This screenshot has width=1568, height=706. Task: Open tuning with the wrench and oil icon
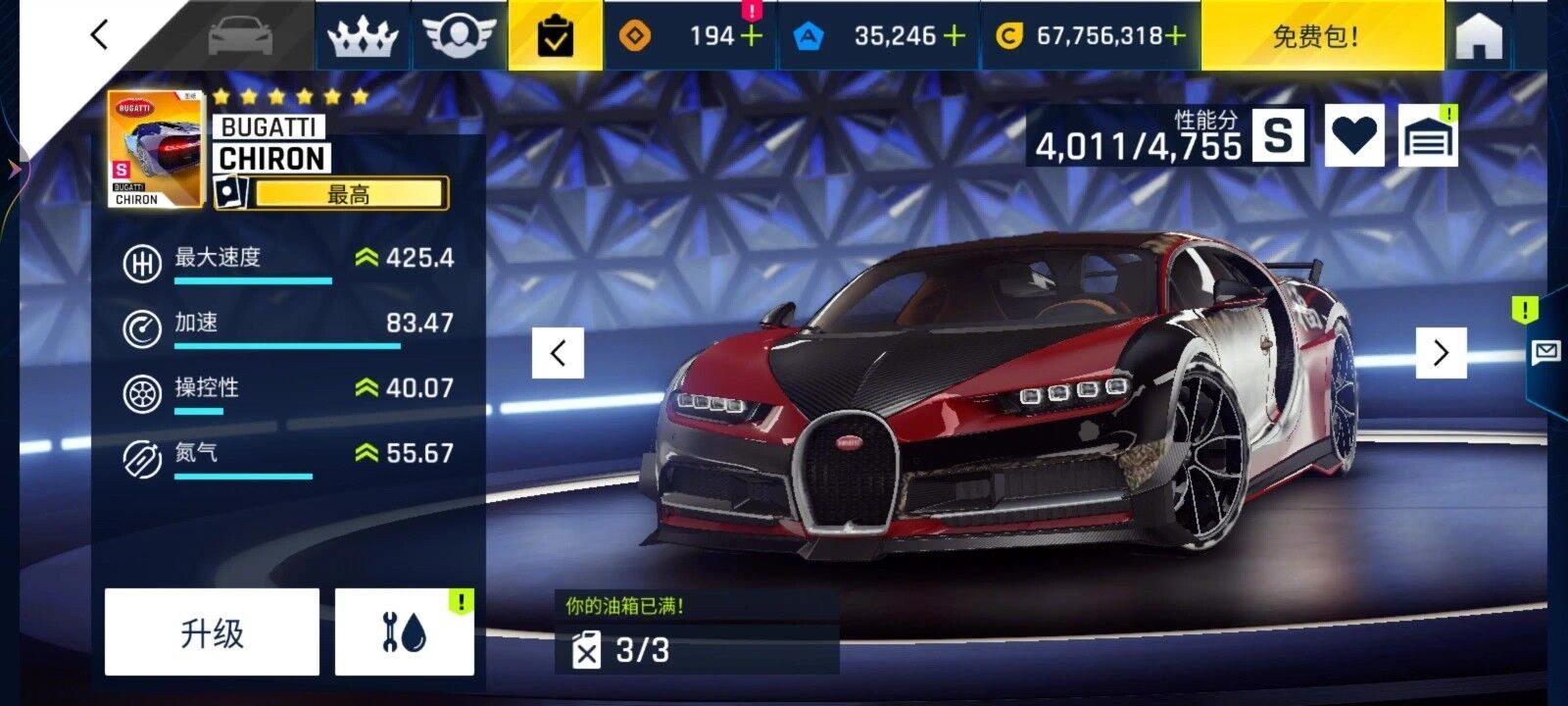coord(404,630)
